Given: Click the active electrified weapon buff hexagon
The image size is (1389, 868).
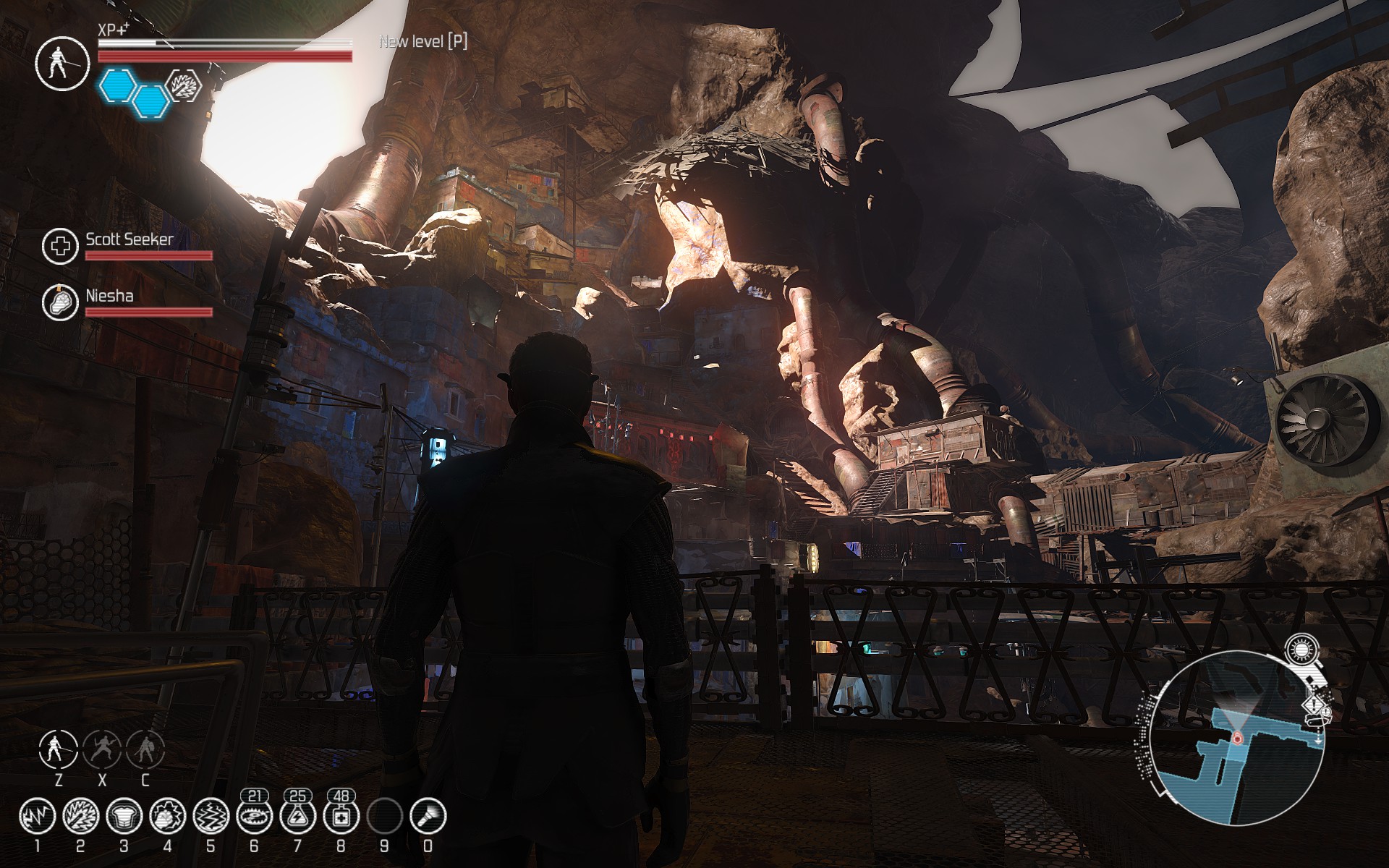Looking at the screenshot, I should pos(182,86).
